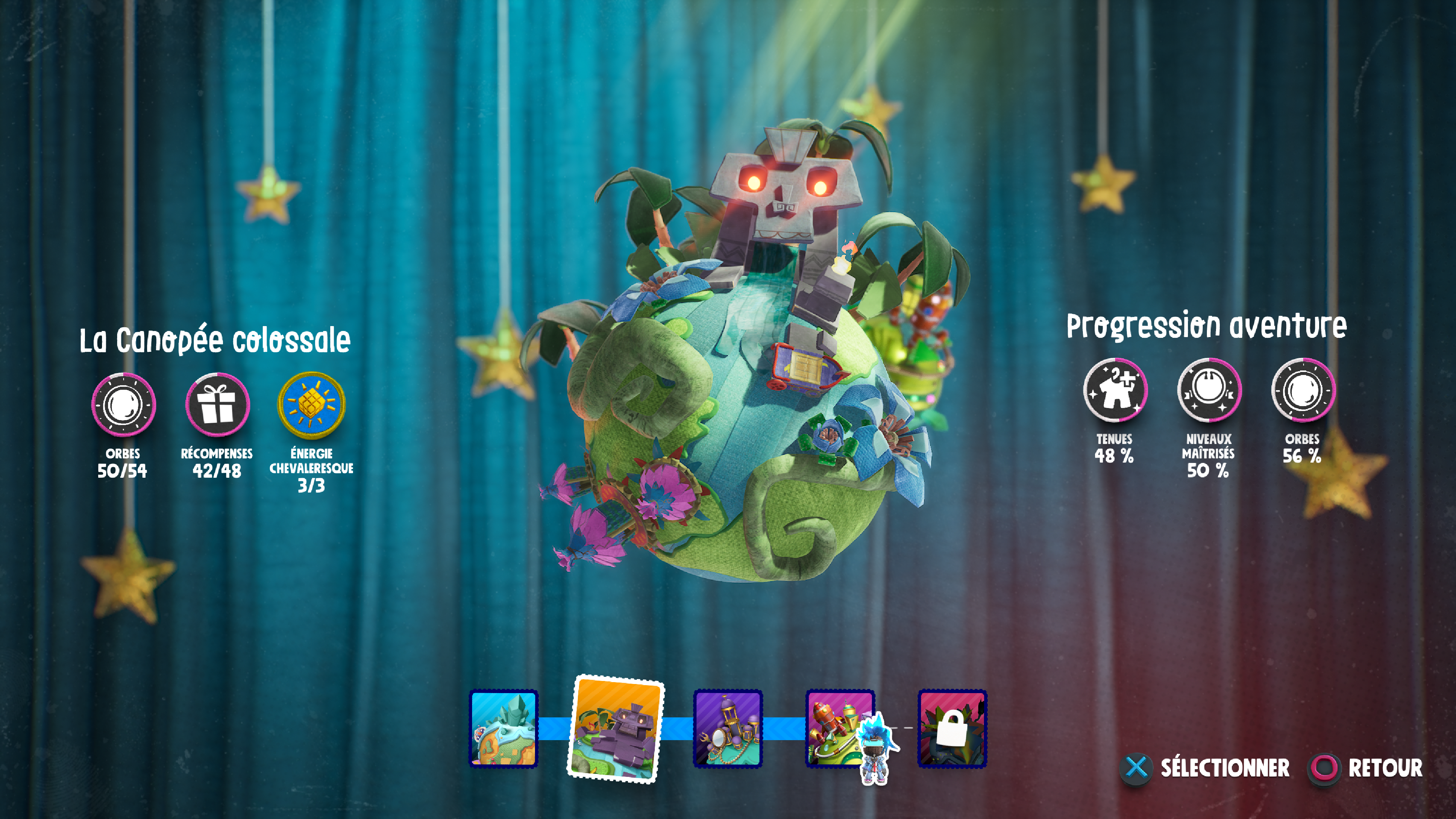This screenshot has width=1456, height=819.
Task: Click the locked world with padlock
Action: [952, 728]
